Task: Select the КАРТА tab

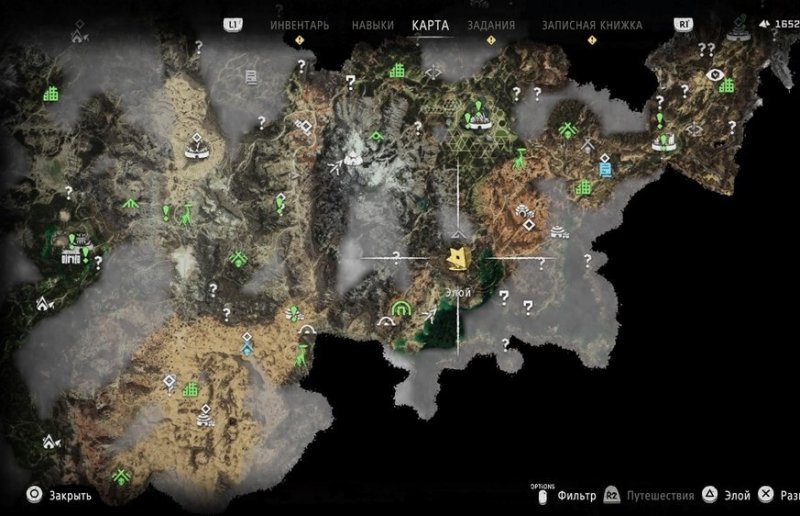Action: 431,25
